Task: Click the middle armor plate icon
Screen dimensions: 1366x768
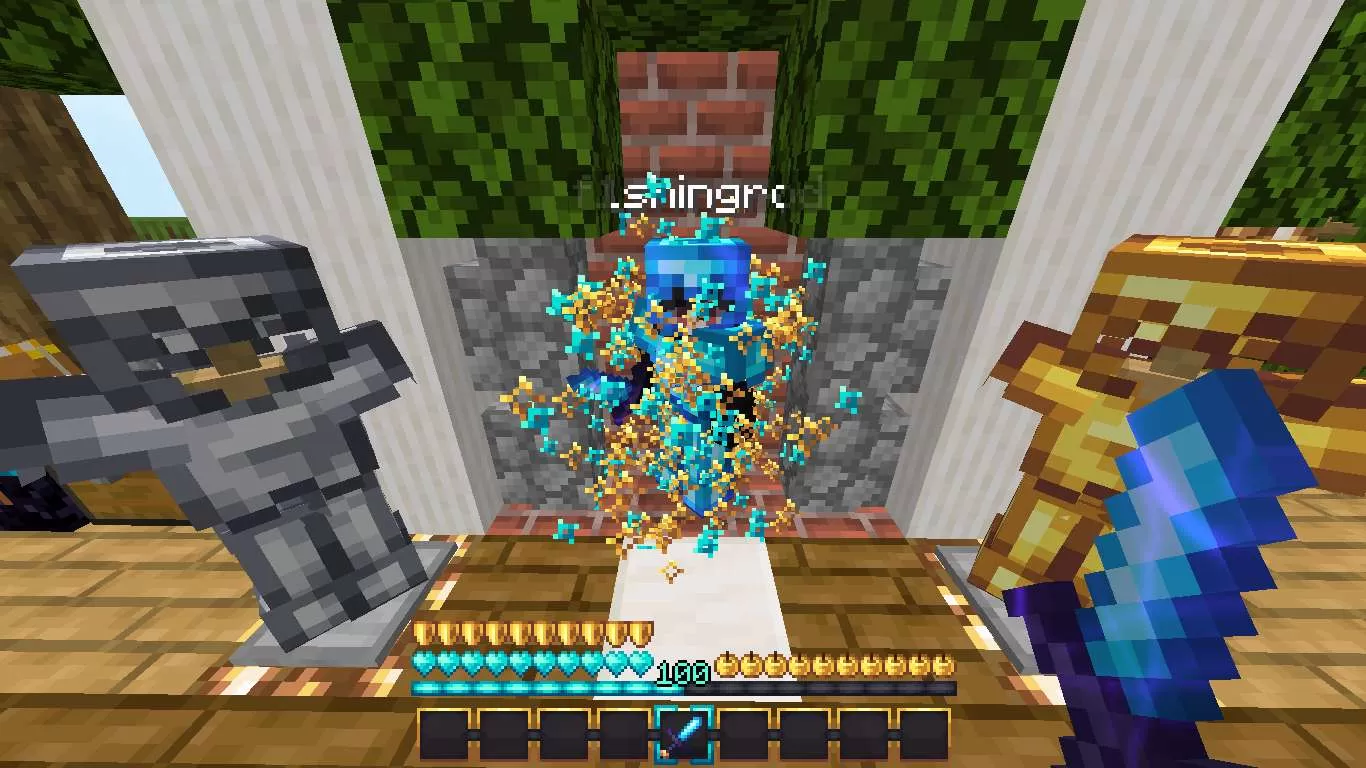Action: 533,631
